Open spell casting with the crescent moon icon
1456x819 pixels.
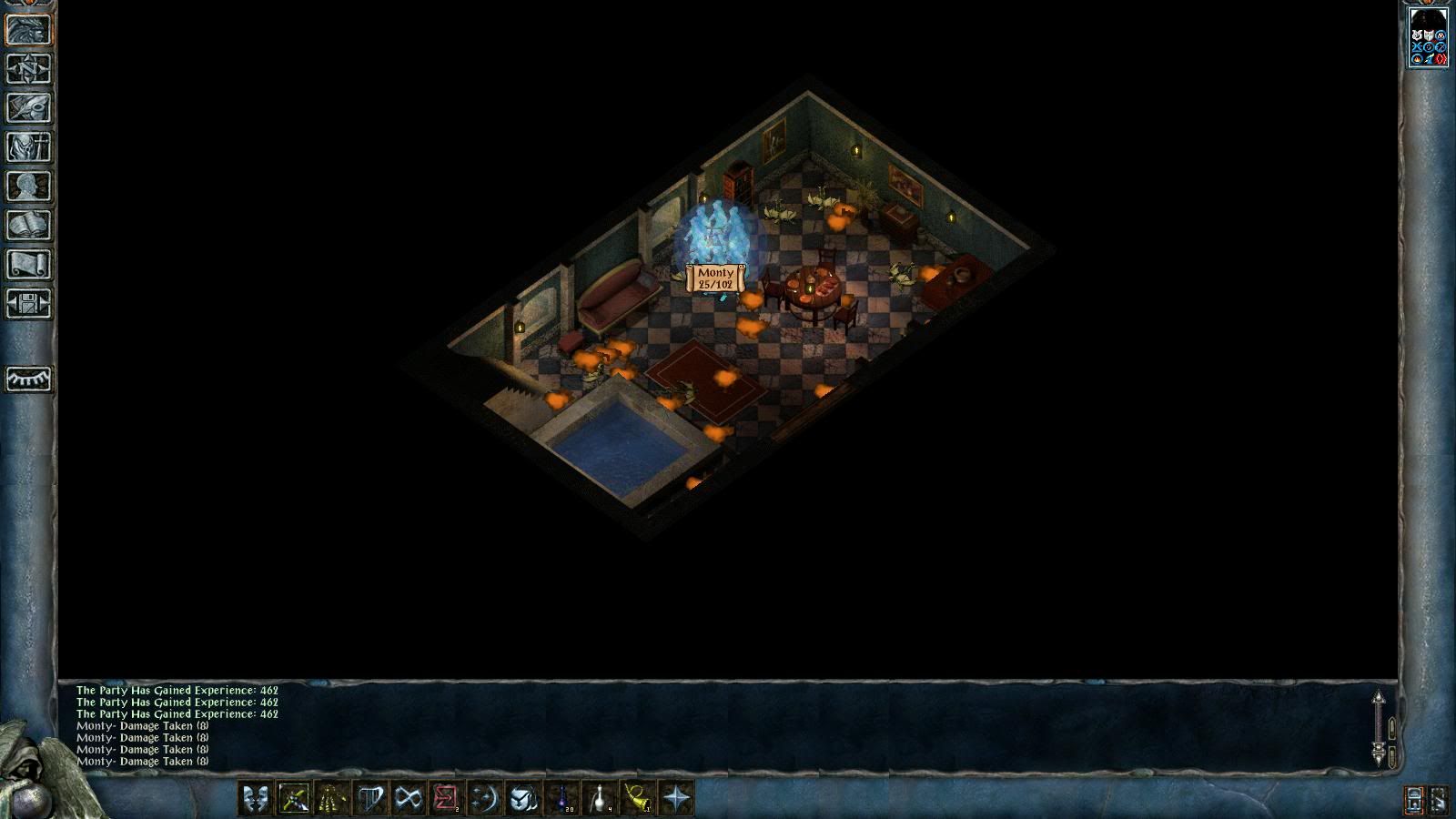[485, 798]
